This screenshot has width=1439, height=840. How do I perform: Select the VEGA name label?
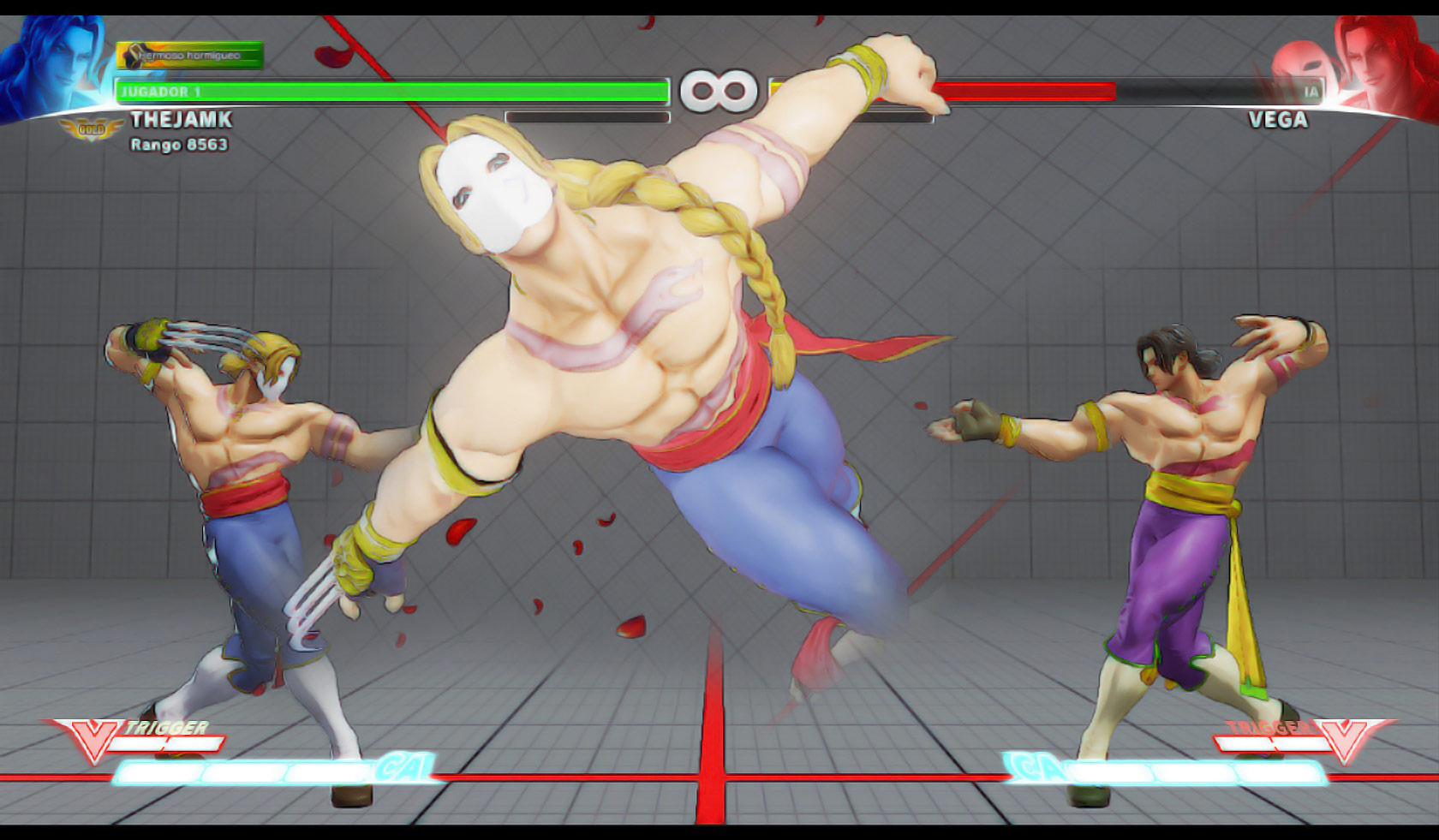click(x=1276, y=122)
